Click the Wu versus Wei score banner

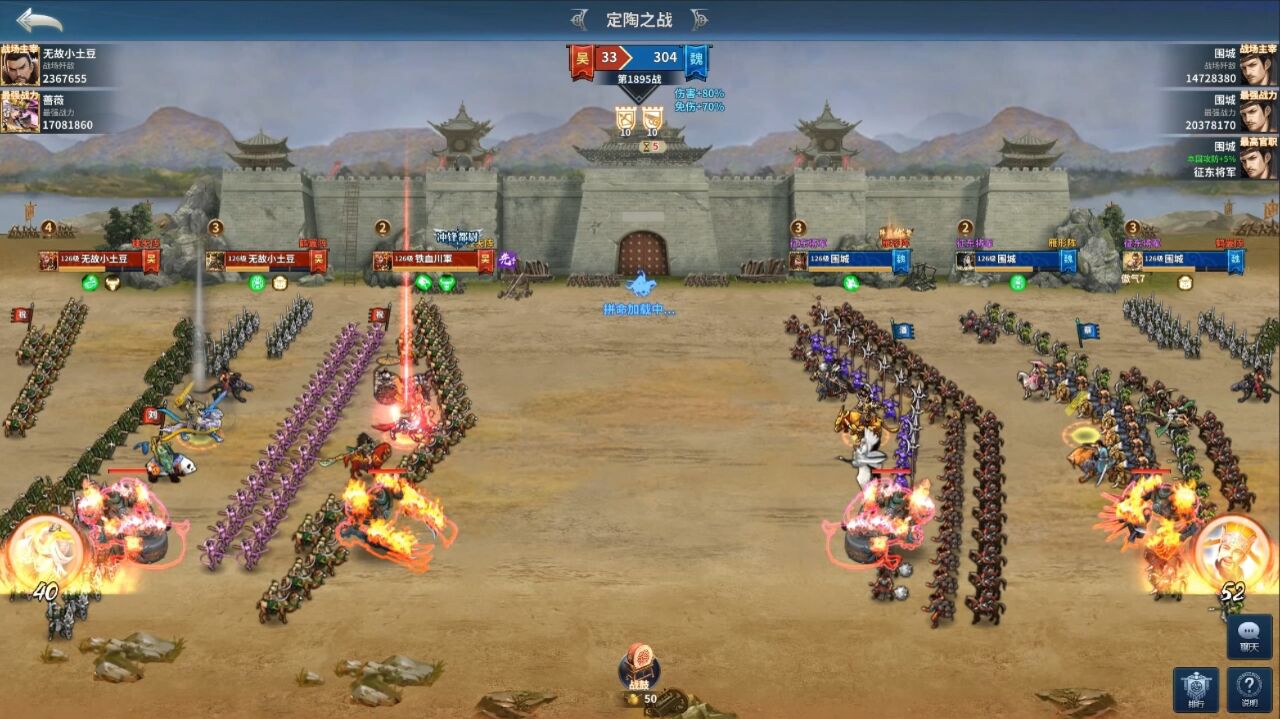tap(640, 58)
